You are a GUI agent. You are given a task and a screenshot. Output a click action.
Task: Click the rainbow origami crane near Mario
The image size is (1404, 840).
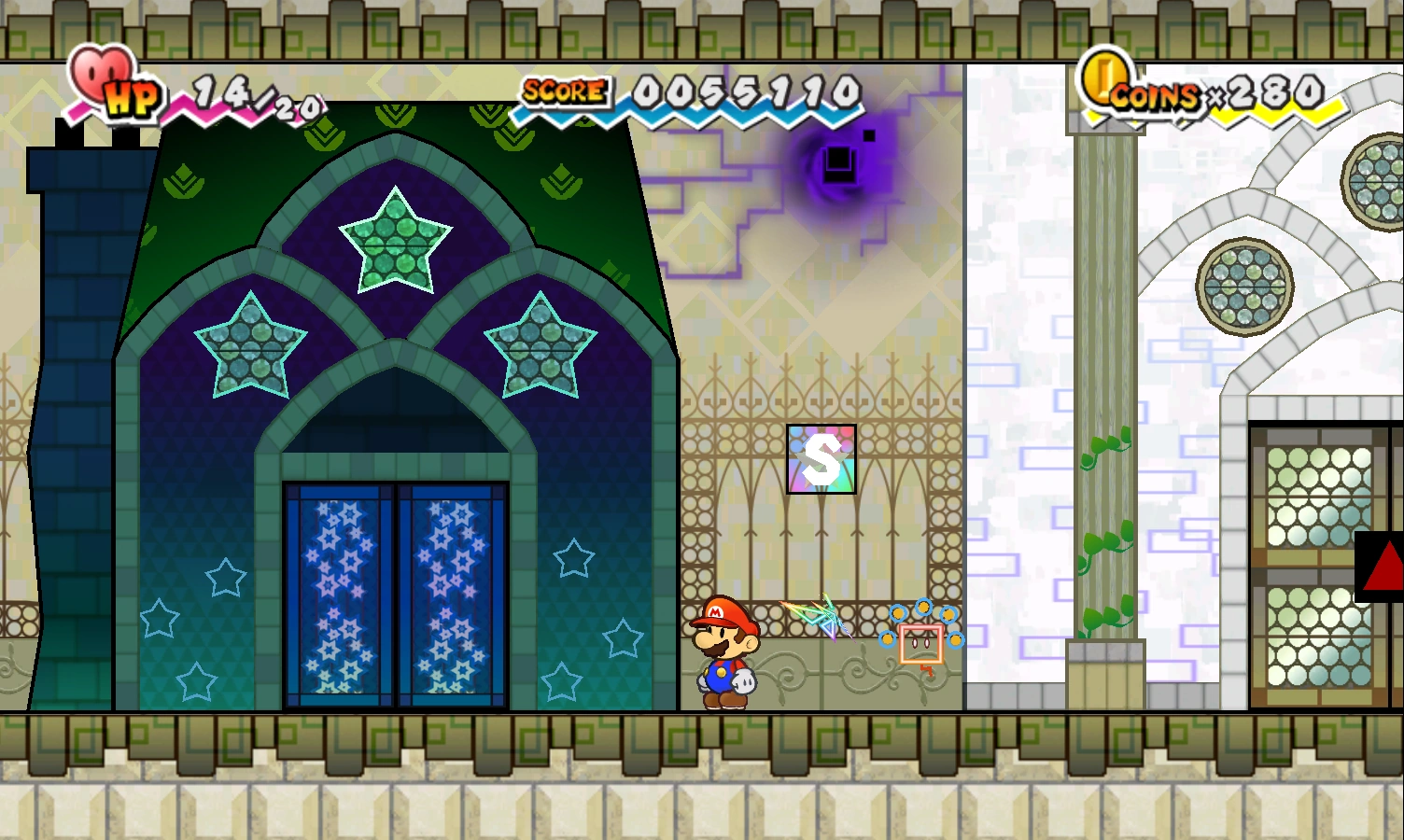point(820,616)
